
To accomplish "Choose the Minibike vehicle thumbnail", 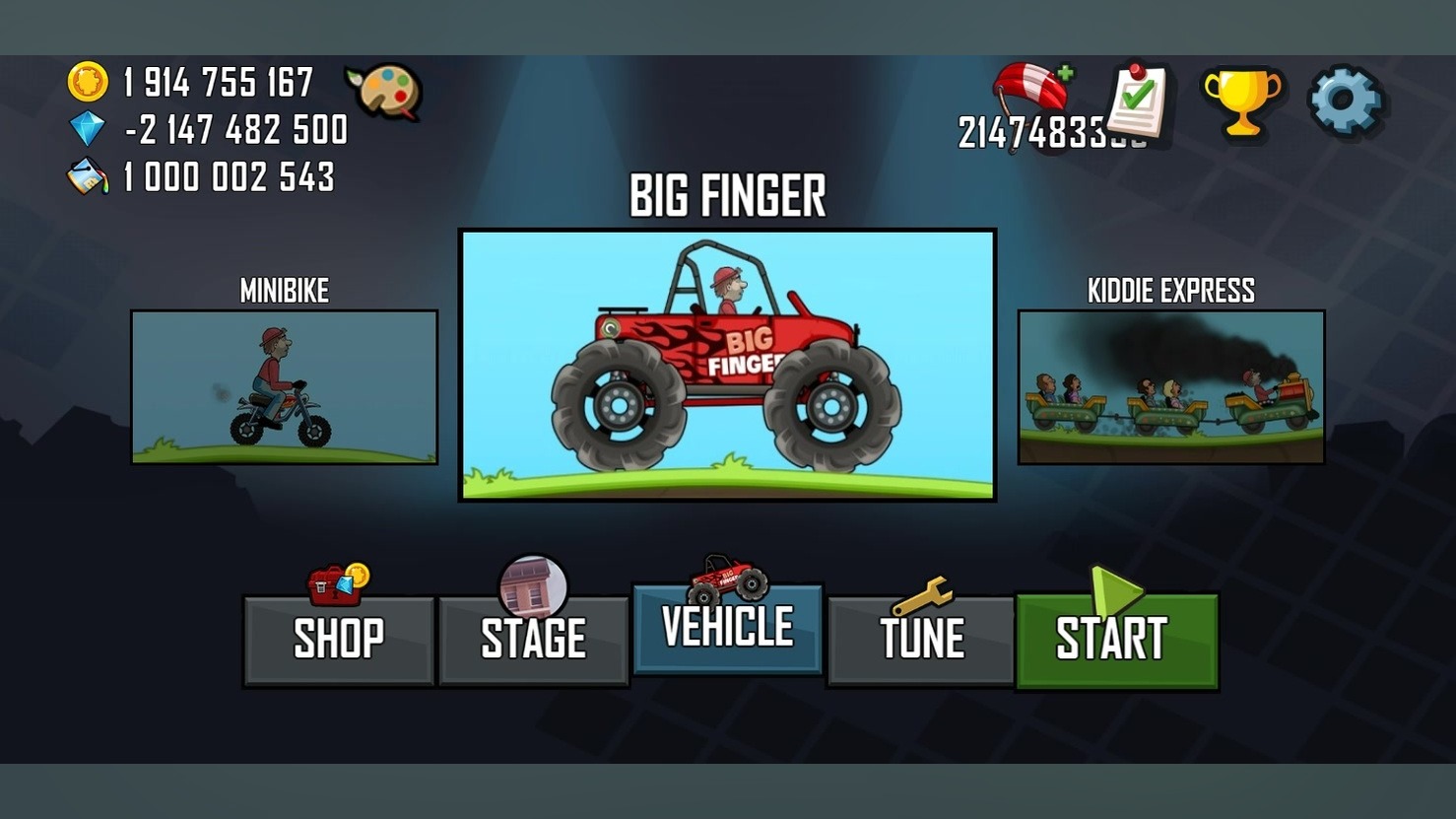I will pyautogui.click(x=284, y=386).
